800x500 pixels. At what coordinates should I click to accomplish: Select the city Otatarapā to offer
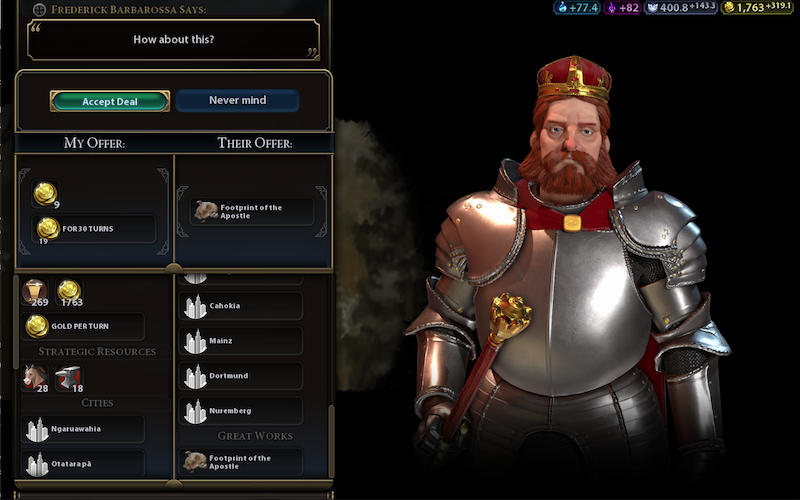[83, 463]
